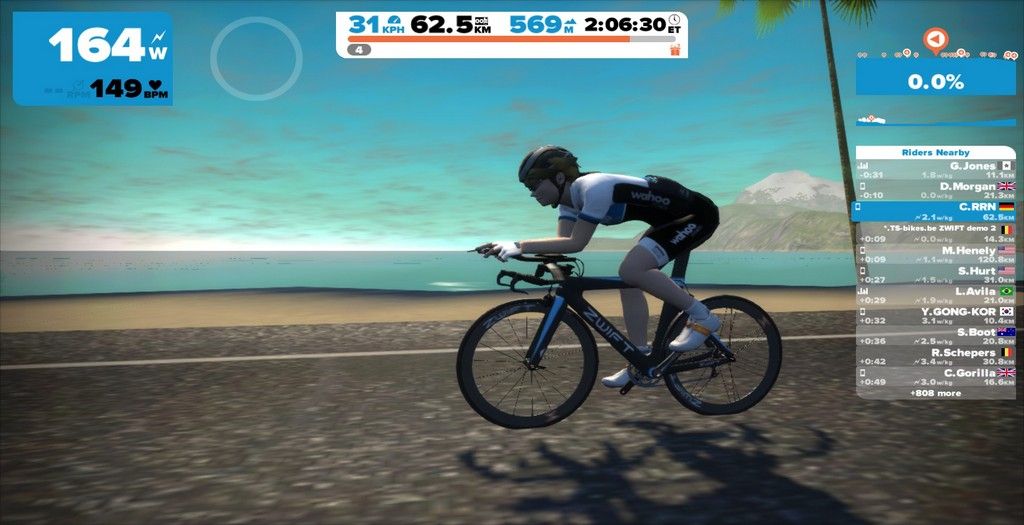Image resolution: width=1024 pixels, height=525 pixels.
Task: Select rider C.Gorilla
Action: pos(935,377)
